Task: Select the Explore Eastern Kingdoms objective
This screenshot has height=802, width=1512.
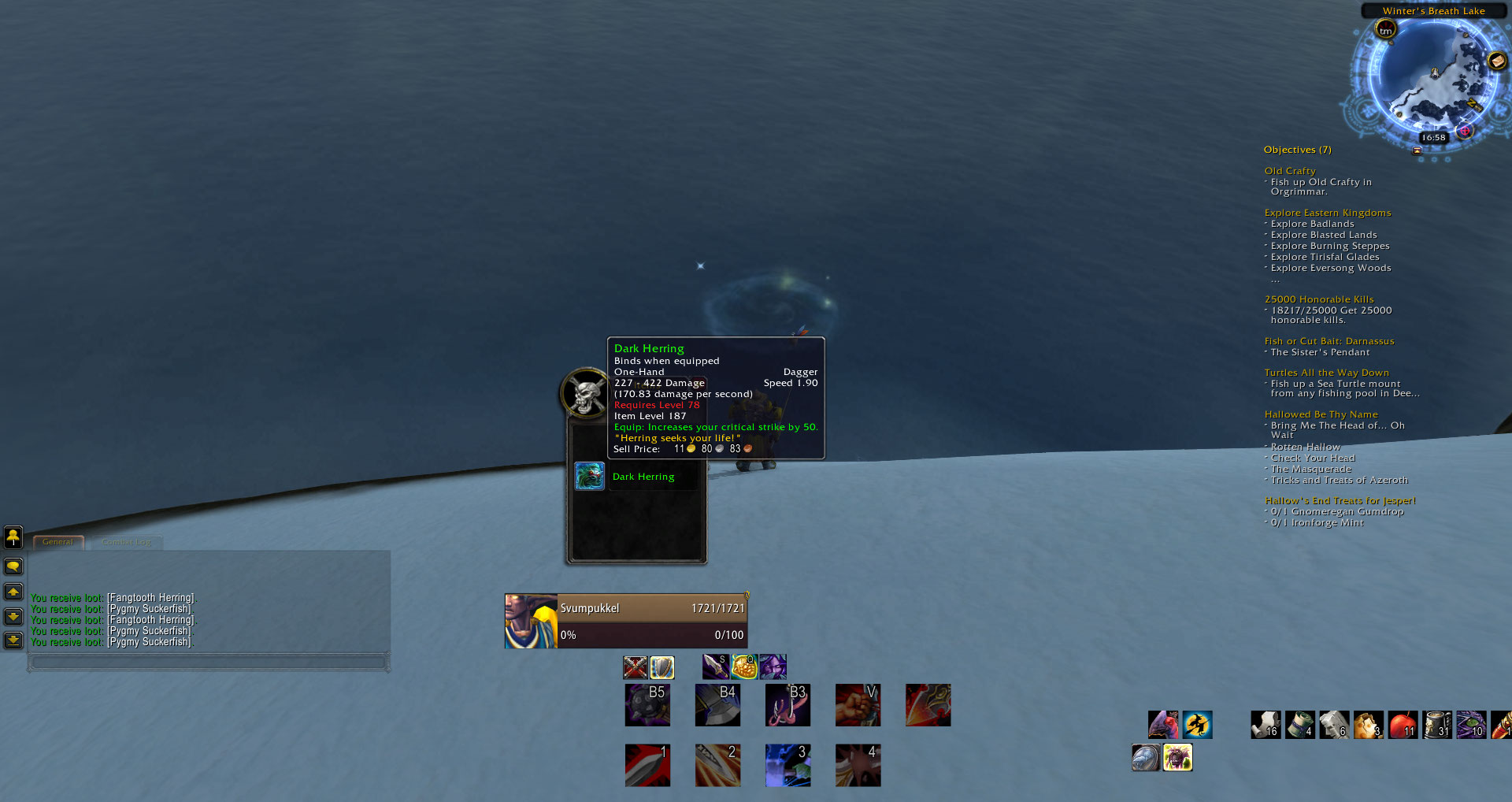Action: click(x=1328, y=213)
